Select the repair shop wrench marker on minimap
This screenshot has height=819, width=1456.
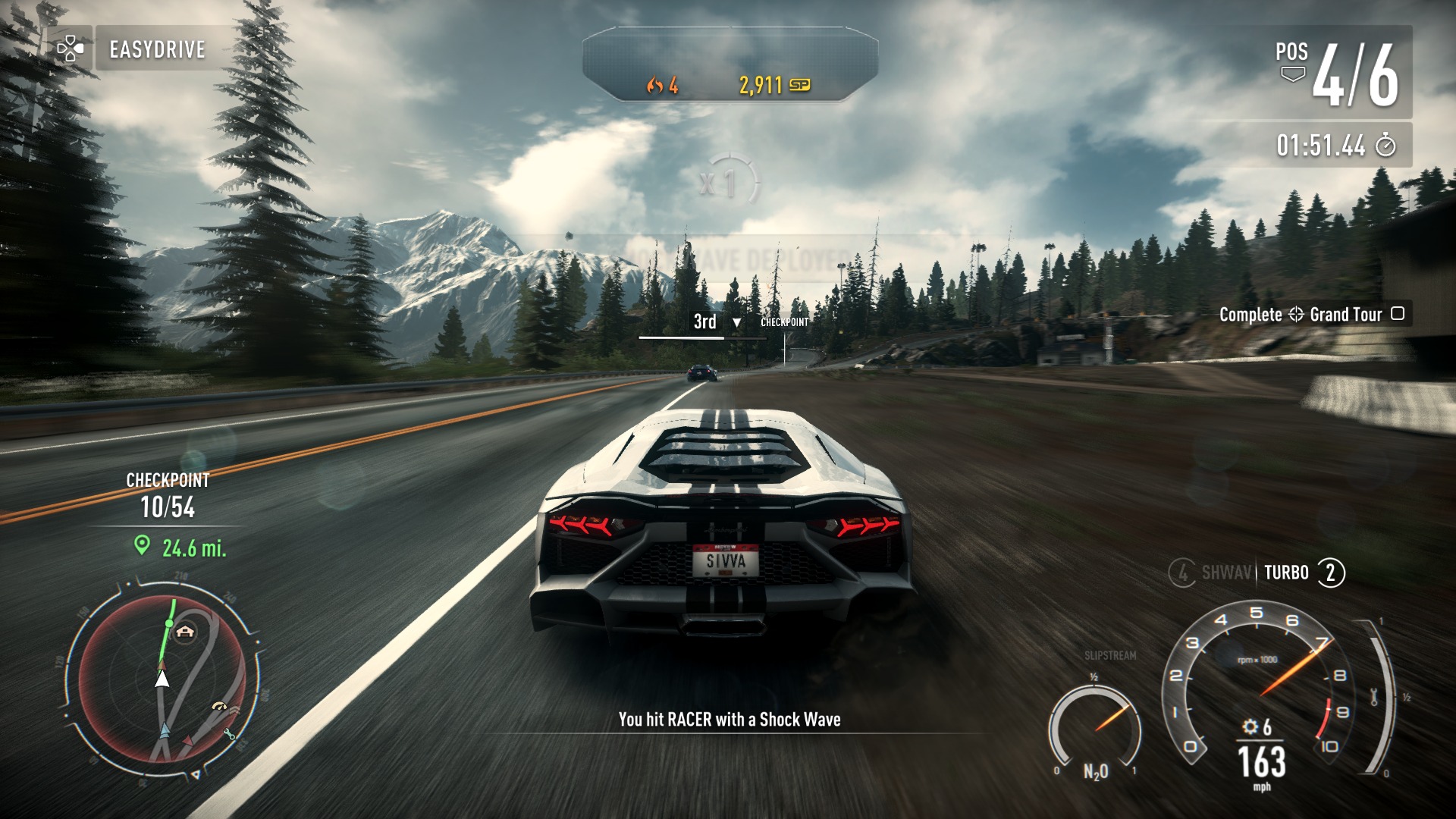pyautogui.click(x=229, y=733)
